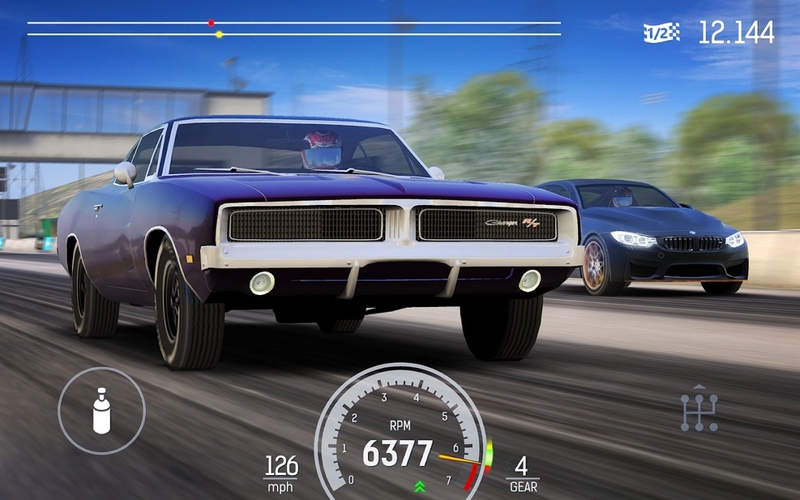Tap the gear shifter icon

(699, 409)
